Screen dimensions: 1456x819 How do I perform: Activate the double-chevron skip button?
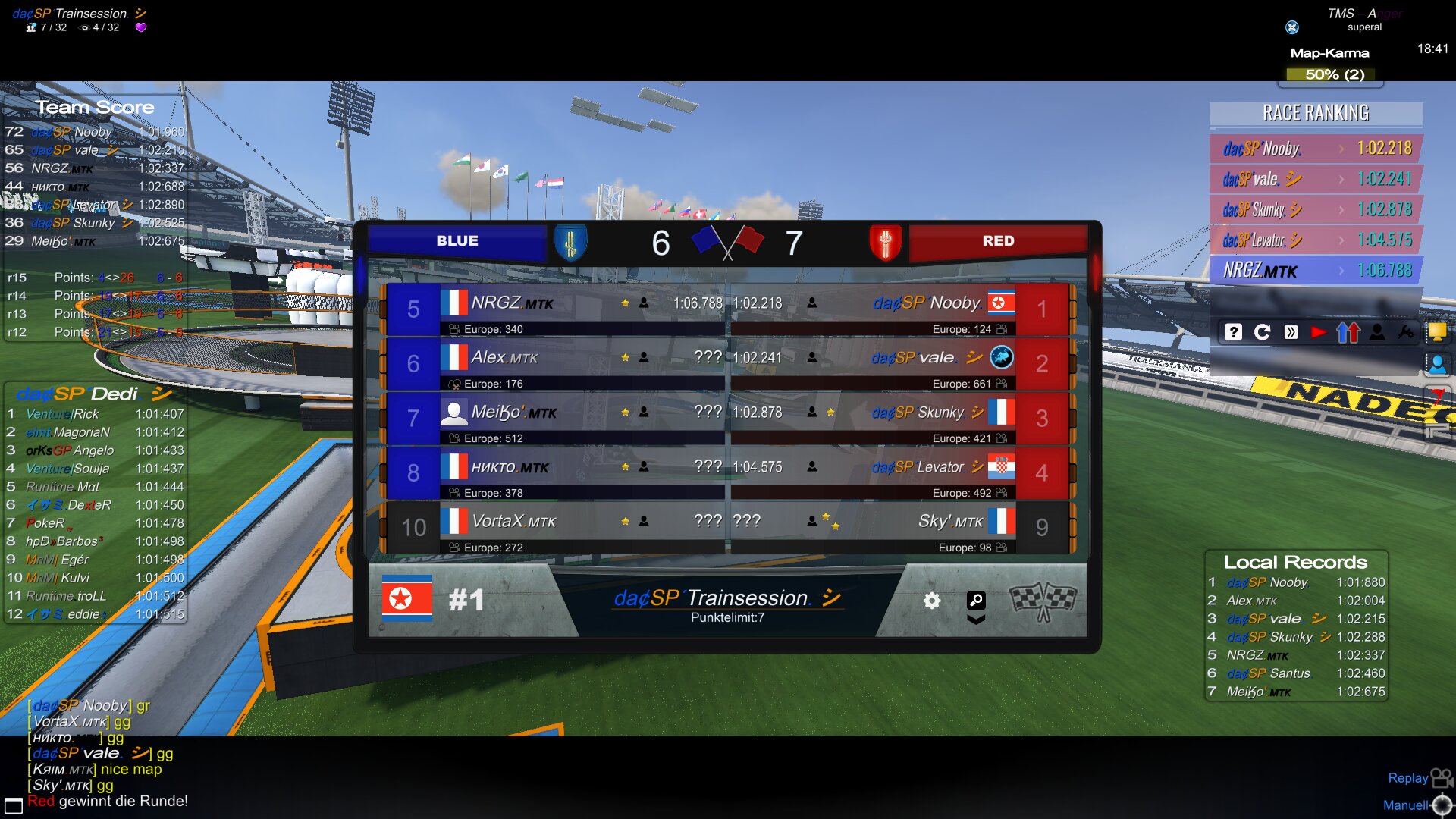(1291, 332)
